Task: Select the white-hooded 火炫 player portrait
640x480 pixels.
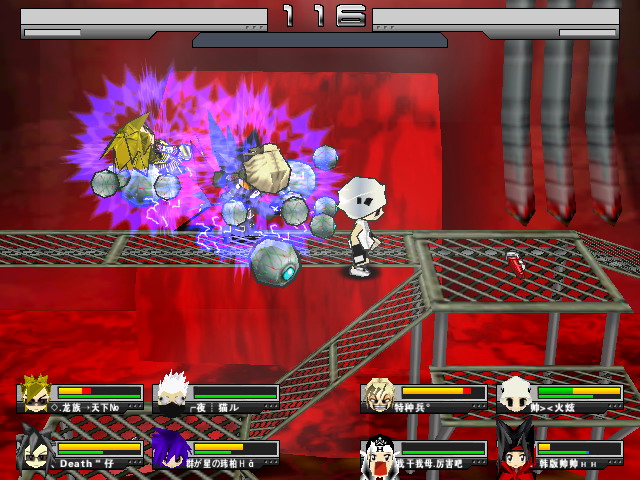Action: point(516,394)
